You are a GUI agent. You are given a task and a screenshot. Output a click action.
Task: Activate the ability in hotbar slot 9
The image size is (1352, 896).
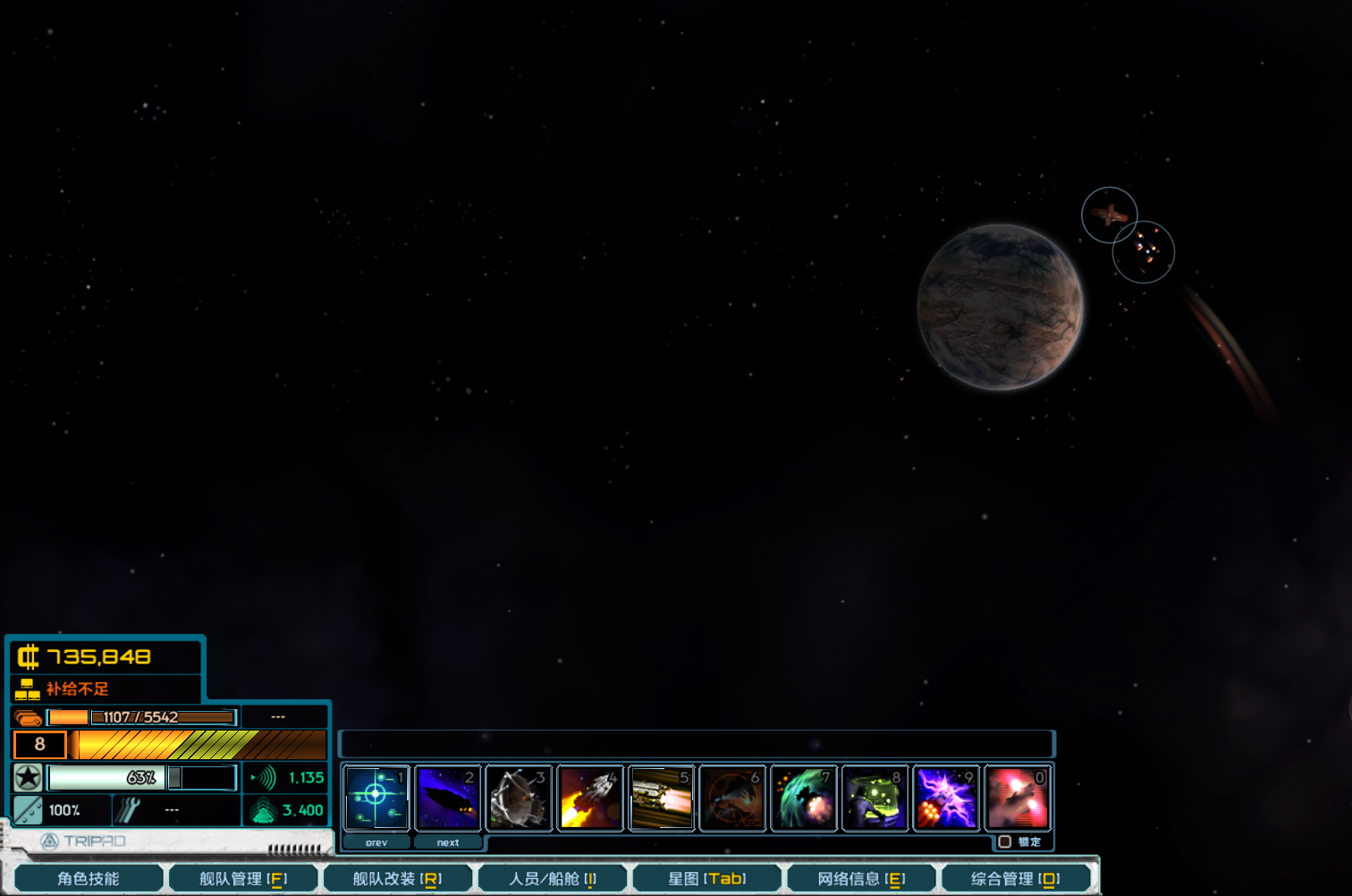pyautogui.click(x=946, y=797)
